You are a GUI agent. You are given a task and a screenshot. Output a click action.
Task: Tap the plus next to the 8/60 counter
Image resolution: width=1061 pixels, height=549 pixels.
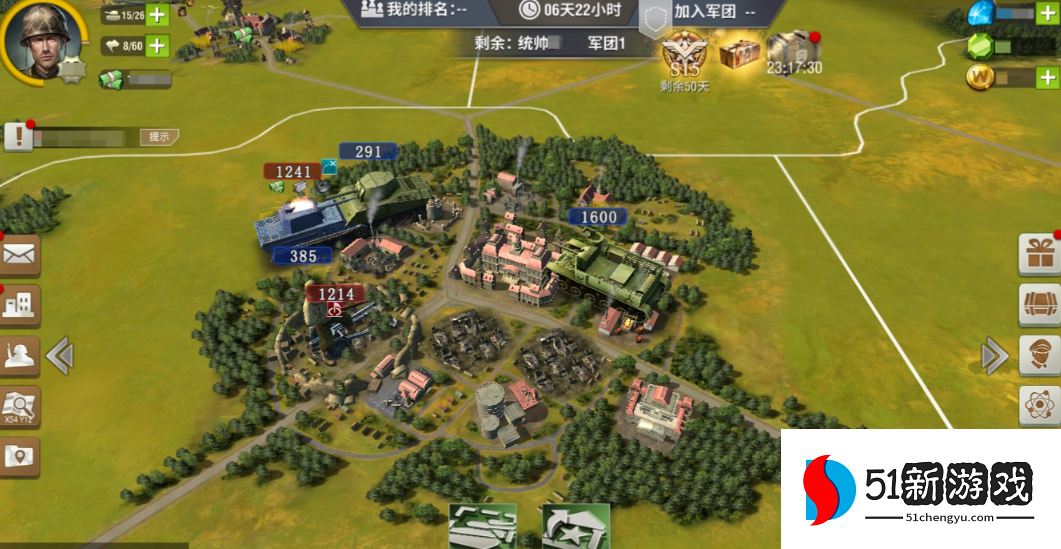(158, 45)
